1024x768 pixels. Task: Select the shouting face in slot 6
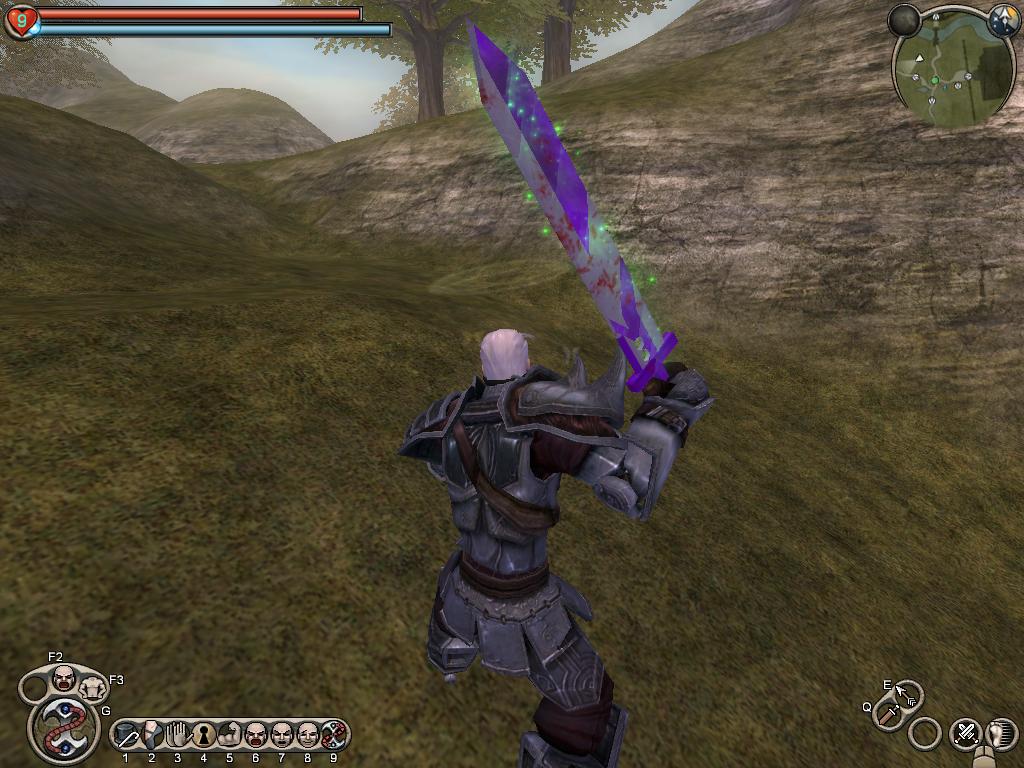(x=255, y=736)
